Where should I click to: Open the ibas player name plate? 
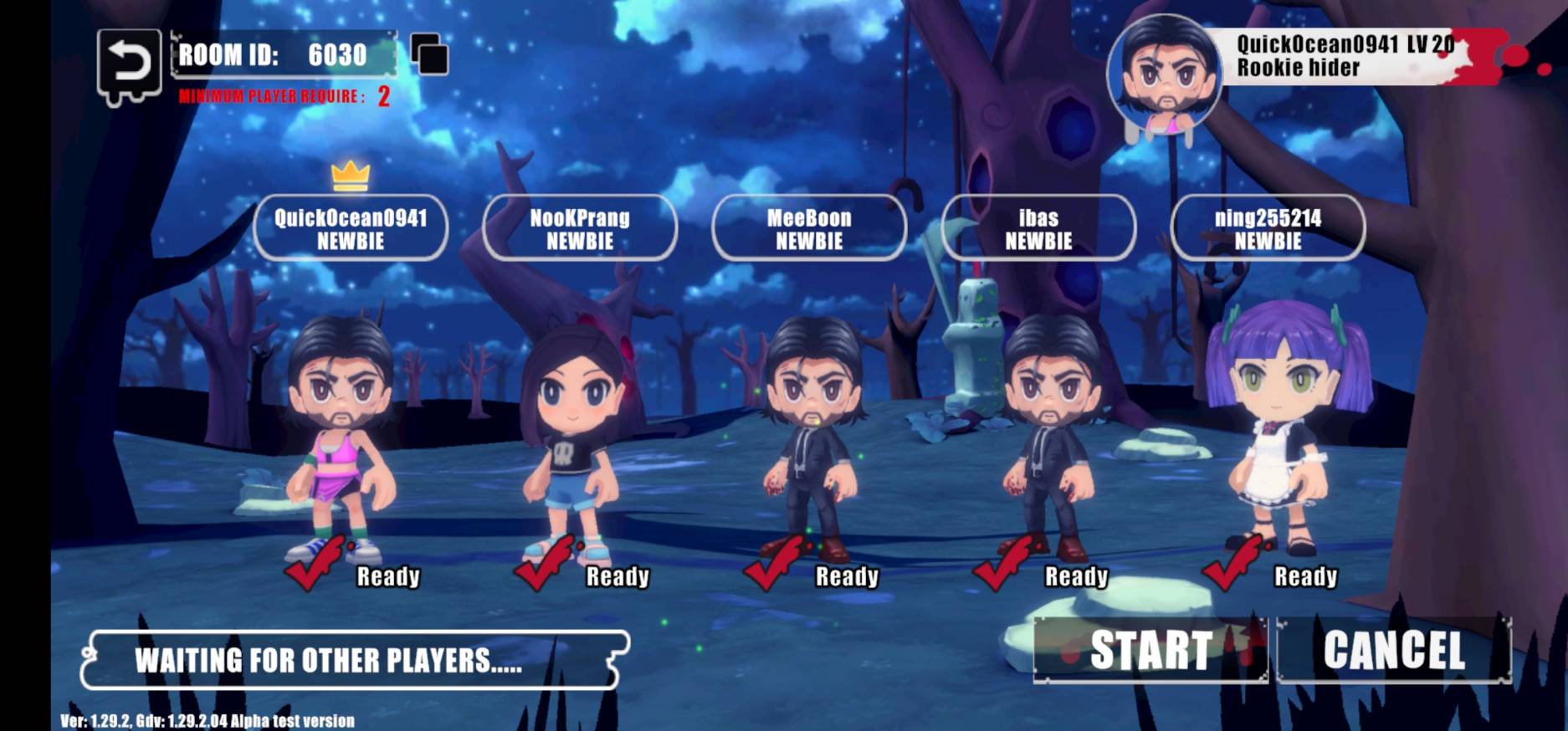tap(1038, 228)
